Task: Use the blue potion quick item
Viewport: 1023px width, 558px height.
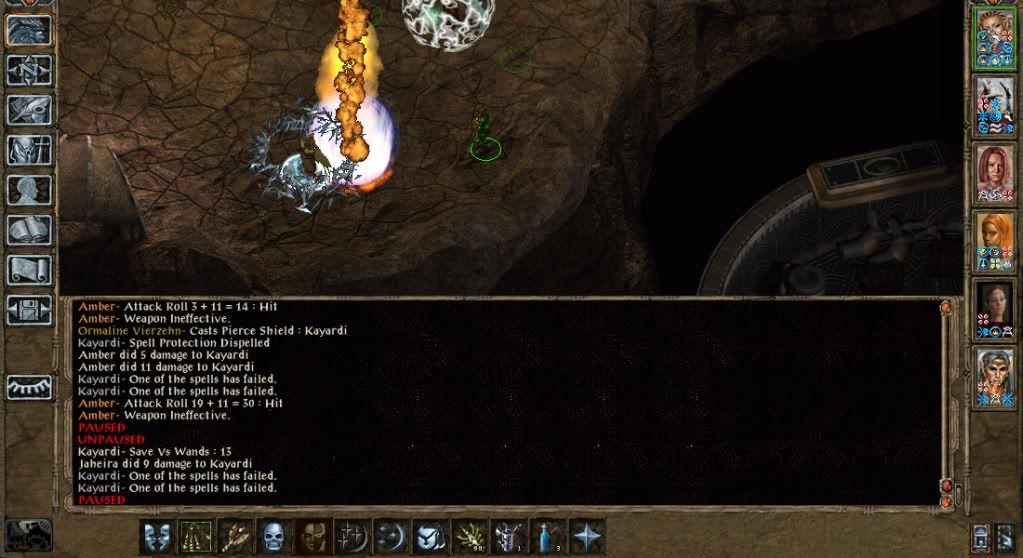Action: (x=548, y=536)
